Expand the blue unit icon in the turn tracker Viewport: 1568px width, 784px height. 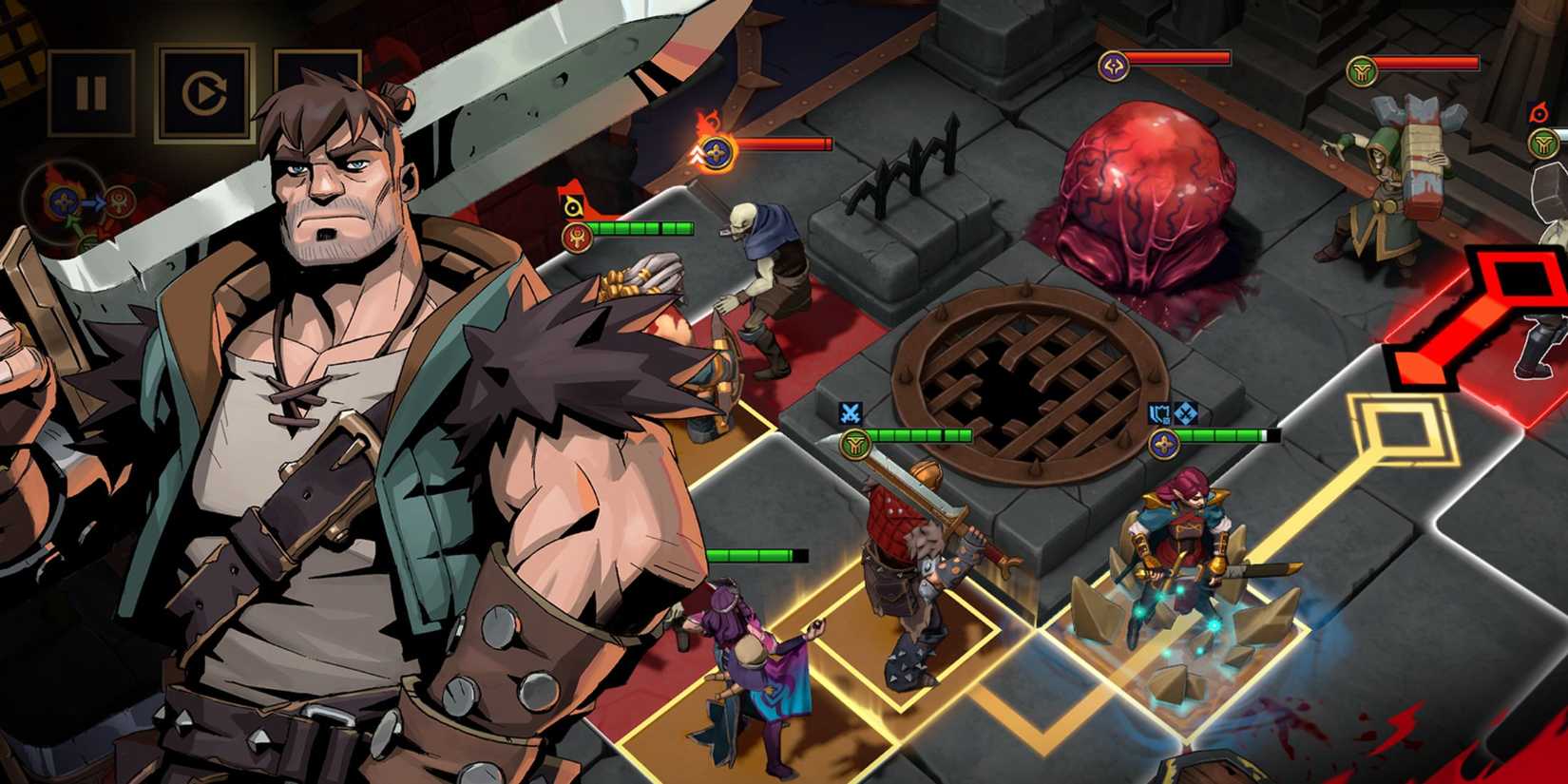(62, 201)
